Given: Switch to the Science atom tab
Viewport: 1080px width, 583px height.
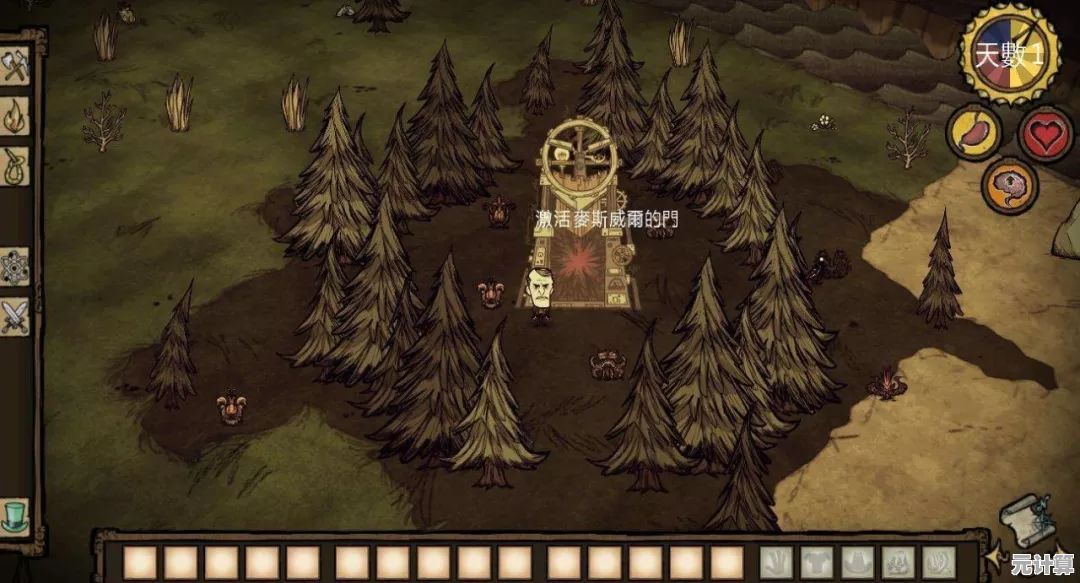Looking at the screenshot, I should point(15,266).
